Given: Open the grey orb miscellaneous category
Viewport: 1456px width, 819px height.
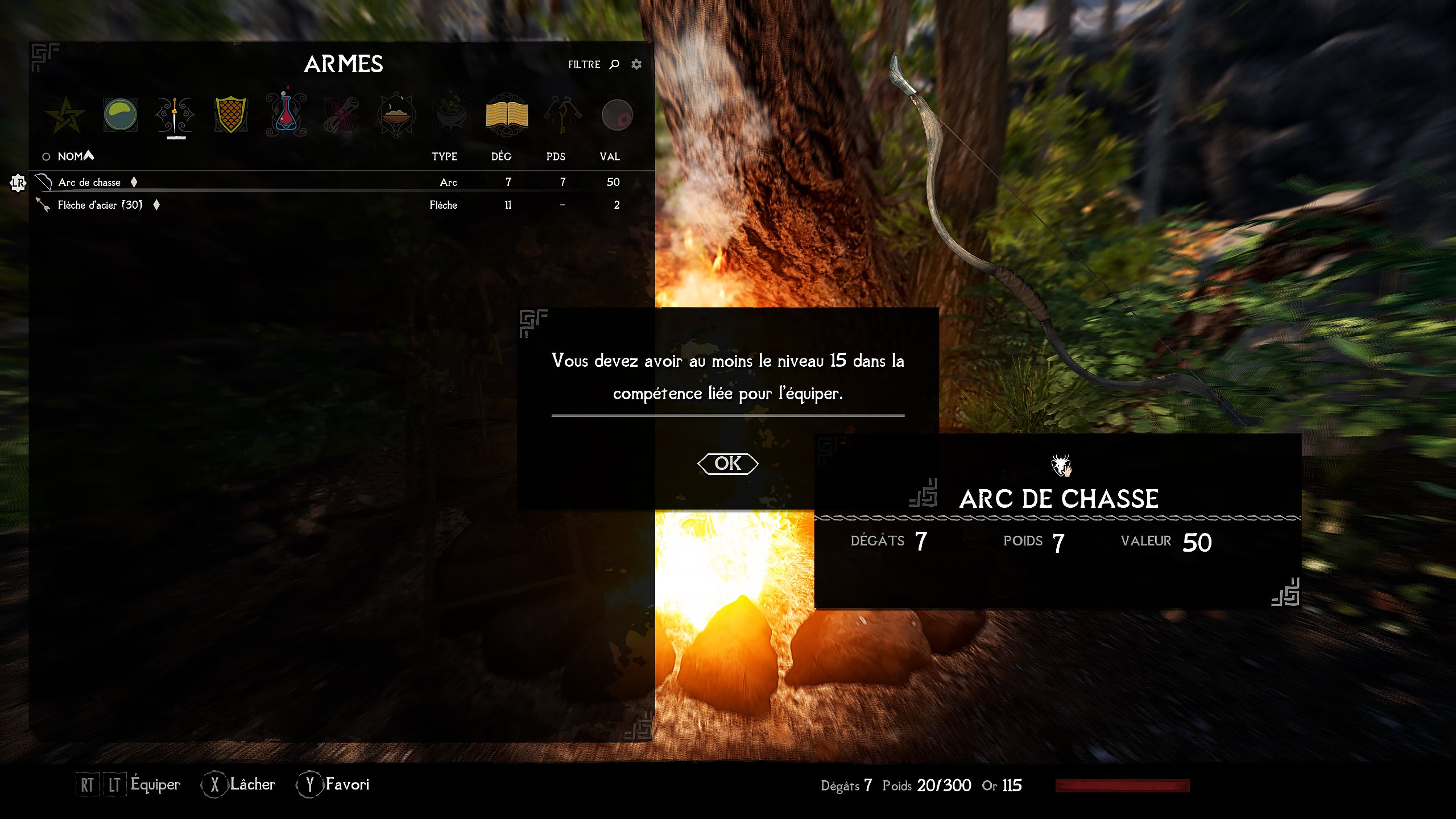Looking at the screenshot, I should coord(617,115).
